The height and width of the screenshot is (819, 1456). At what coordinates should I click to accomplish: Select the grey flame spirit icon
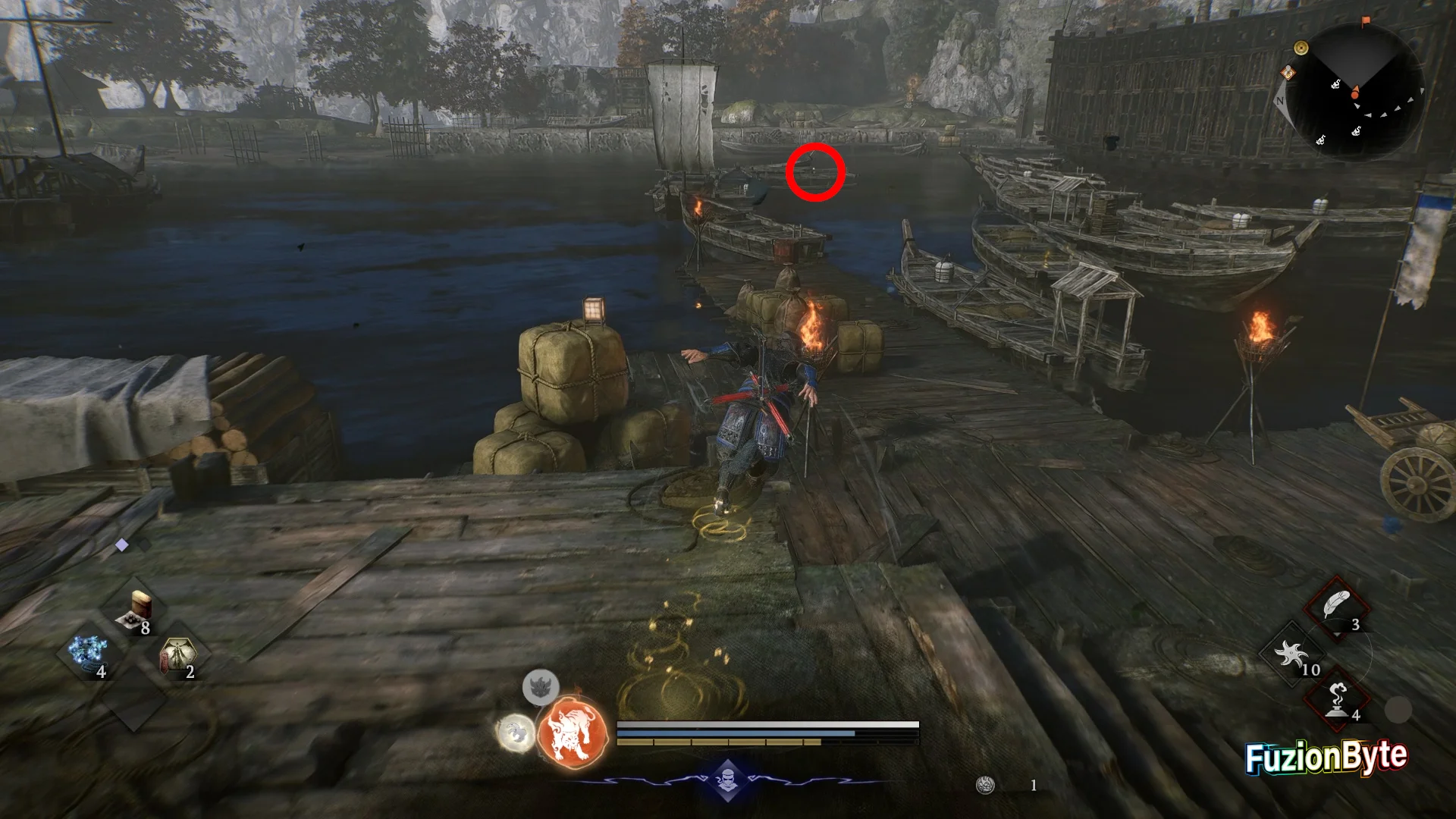coord(541,688)
